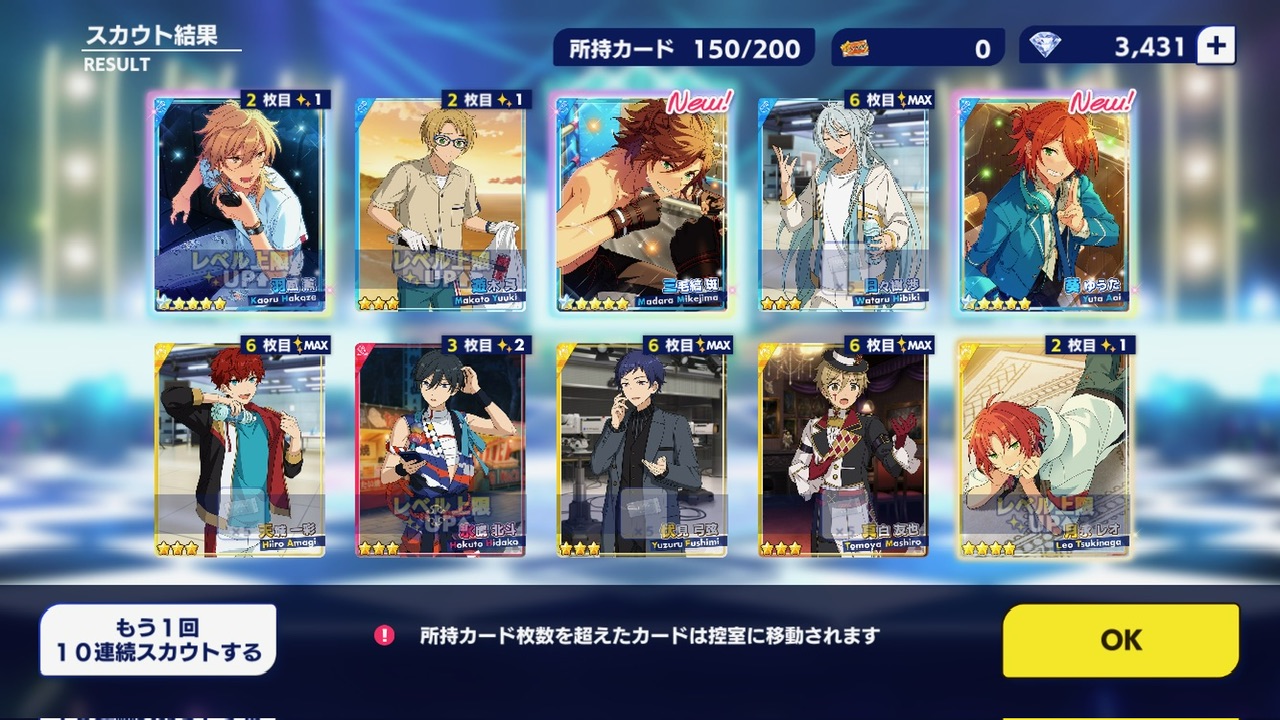
Task: Select the Leo Tsukinaga card
Action: 1045,450
